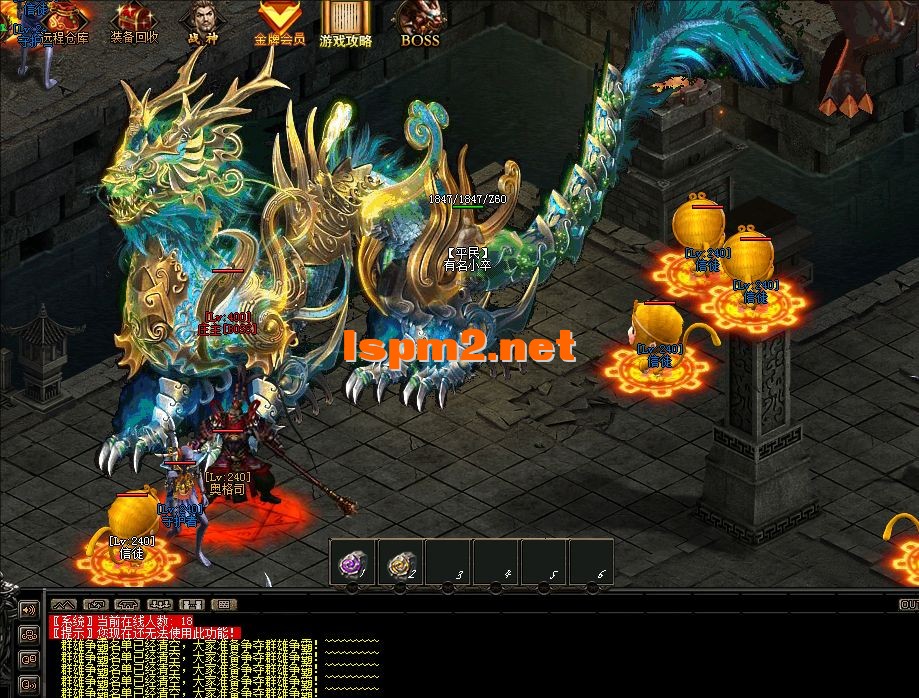Open the 金牌会员 gold membership menu
The height and width of the screenshot is (698, 919).
pyautogui.click(x=278, y=22)
